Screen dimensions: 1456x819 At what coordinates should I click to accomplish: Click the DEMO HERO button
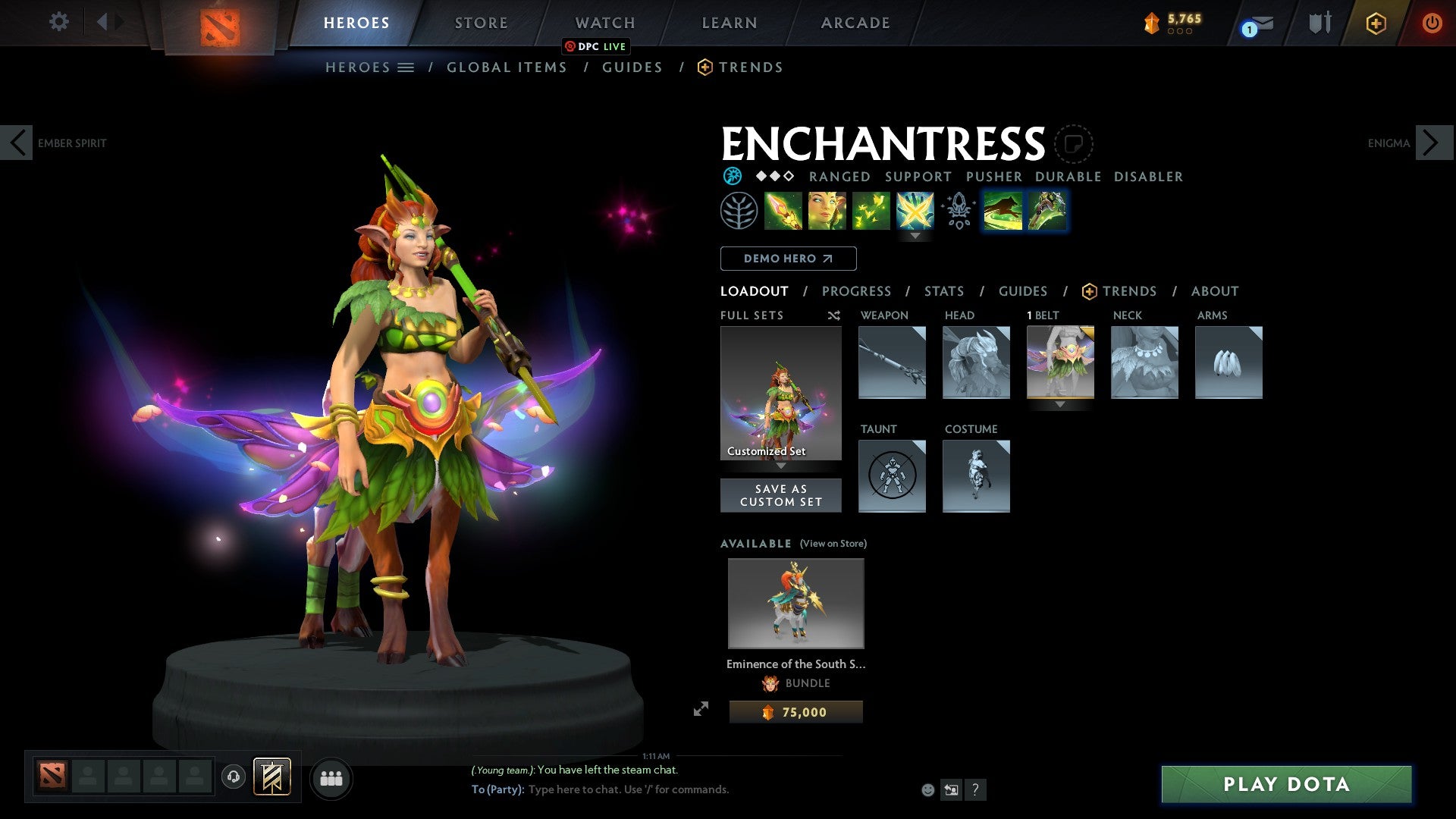787,258
